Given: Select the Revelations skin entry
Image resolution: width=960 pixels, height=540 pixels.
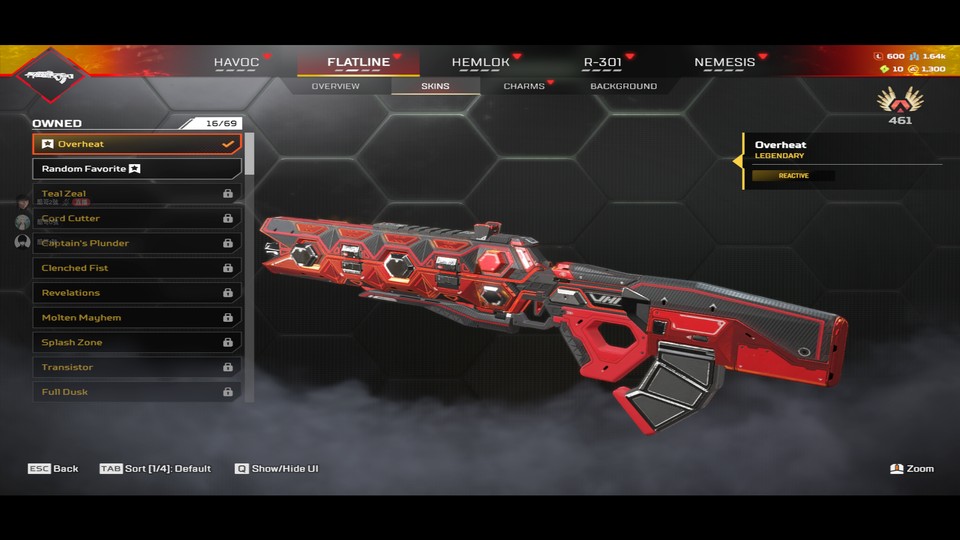Looking at the screenshot, I should tap(137, 293).
